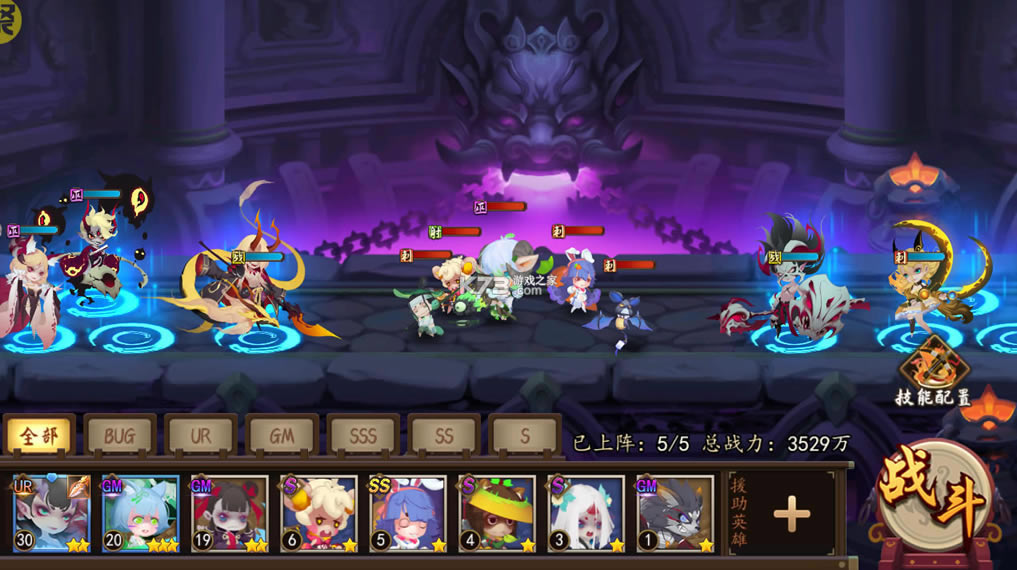Open the S rarity tab
Screen dimensions: 1017x570
point(525,436)
